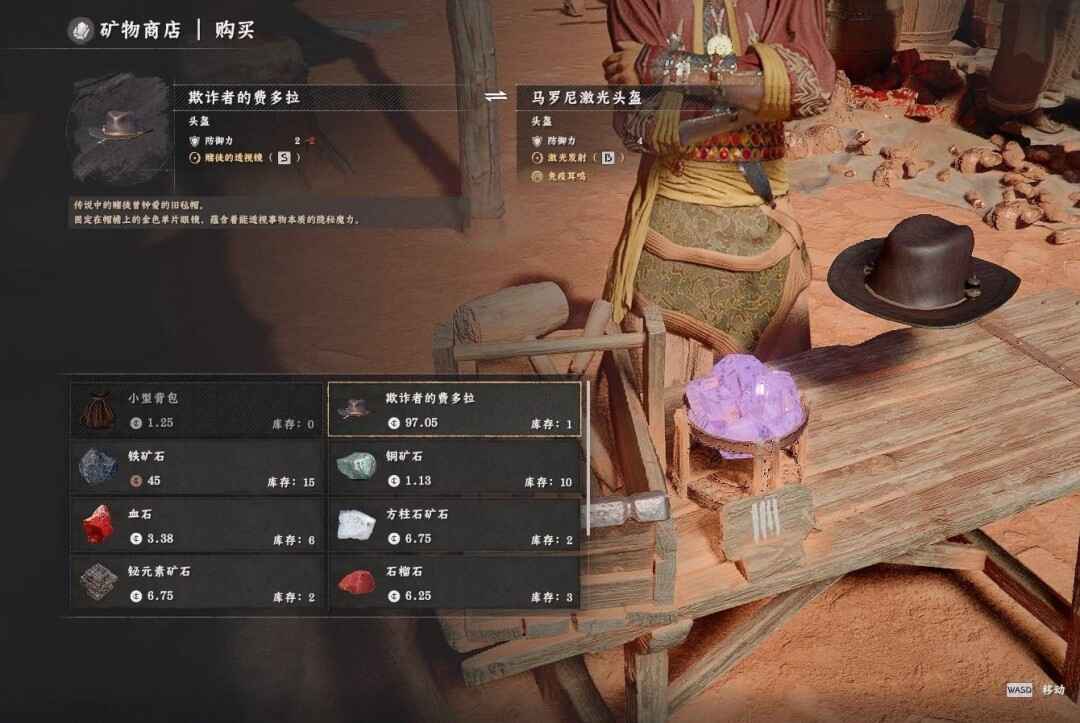1080x723 pixels.
Task: Click the compare swap arrows icon
Action: click(496, 97)
